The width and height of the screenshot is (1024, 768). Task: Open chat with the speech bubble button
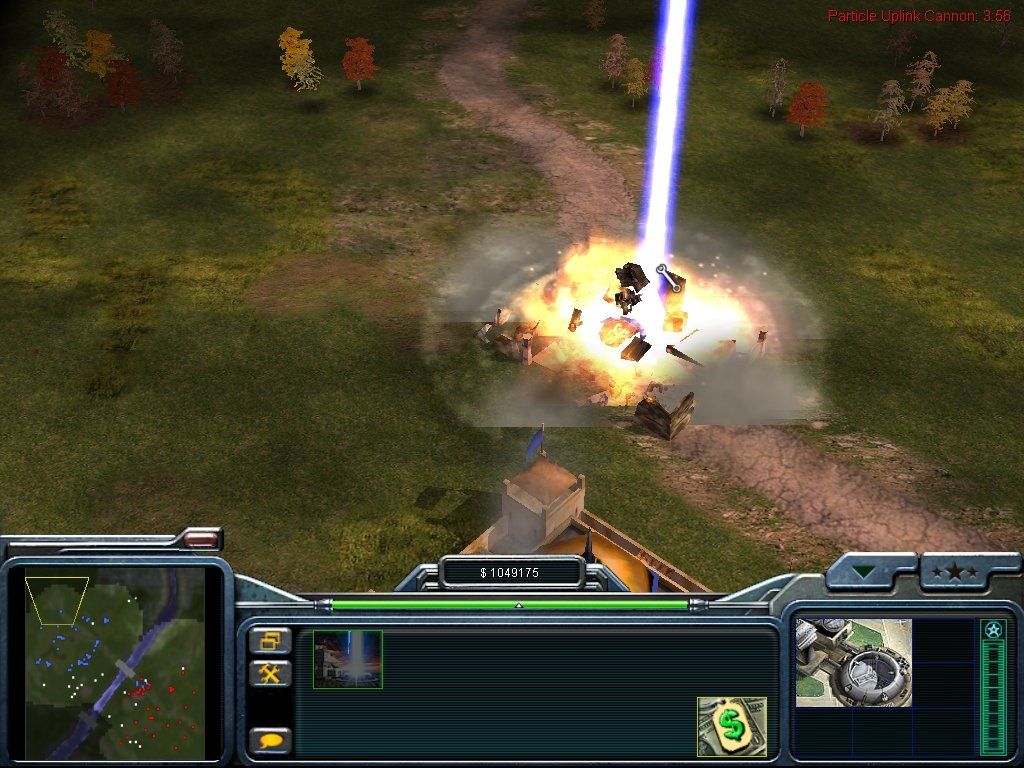tap(271, 741)
